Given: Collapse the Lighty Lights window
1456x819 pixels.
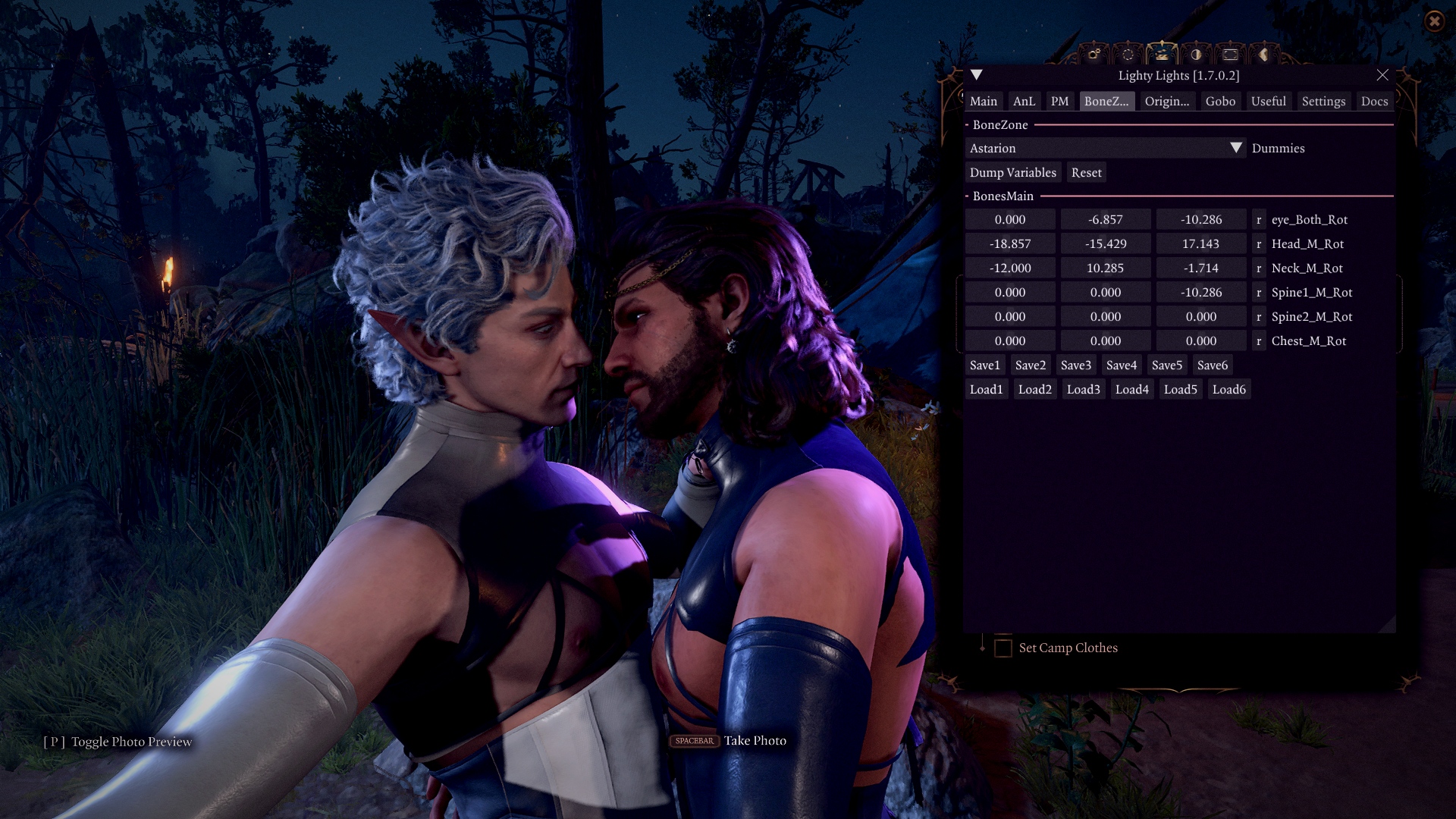Looking at the screenshot, I should (x=977, y=75).
